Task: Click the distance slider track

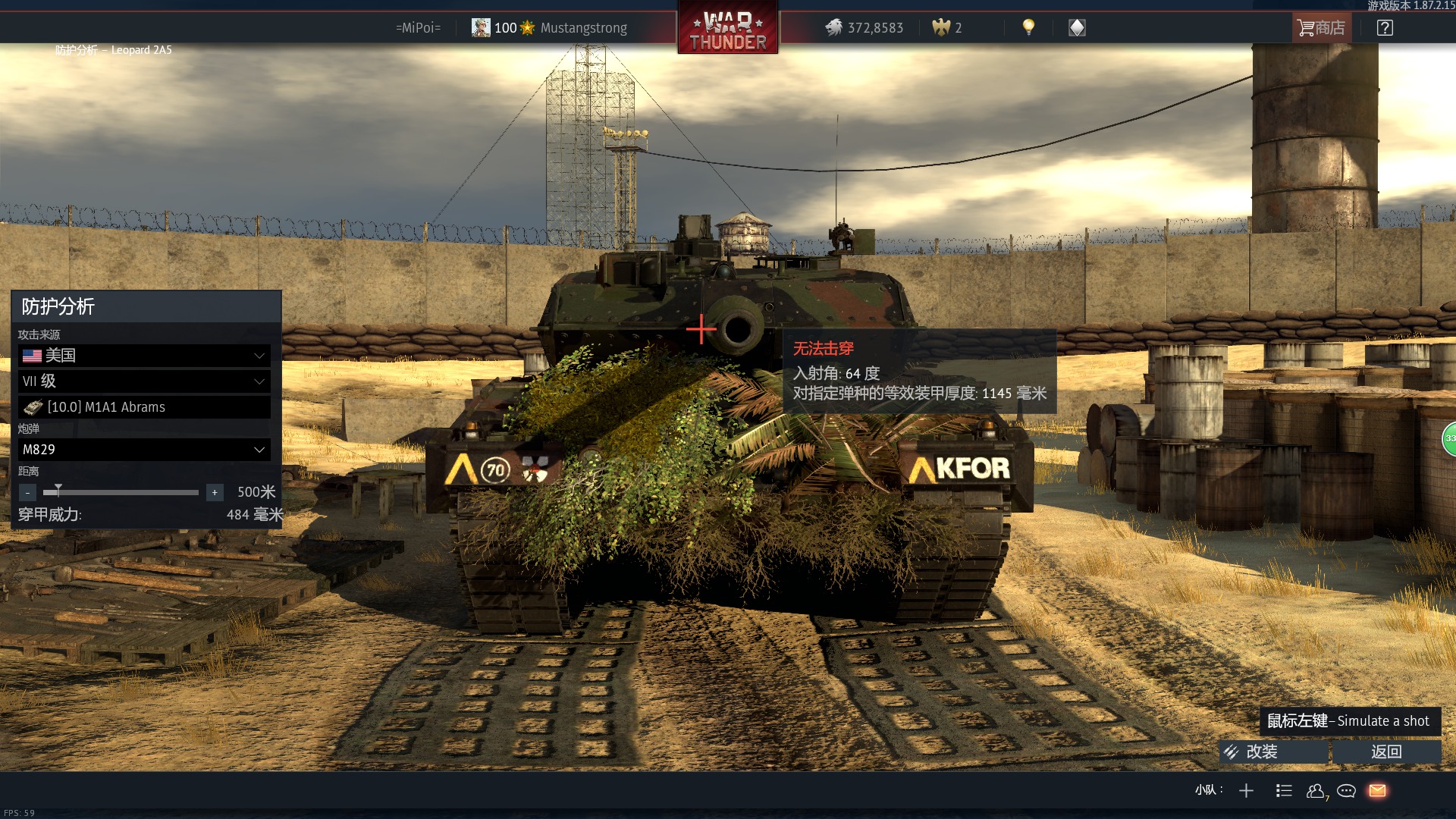Action: click(121, 493)
